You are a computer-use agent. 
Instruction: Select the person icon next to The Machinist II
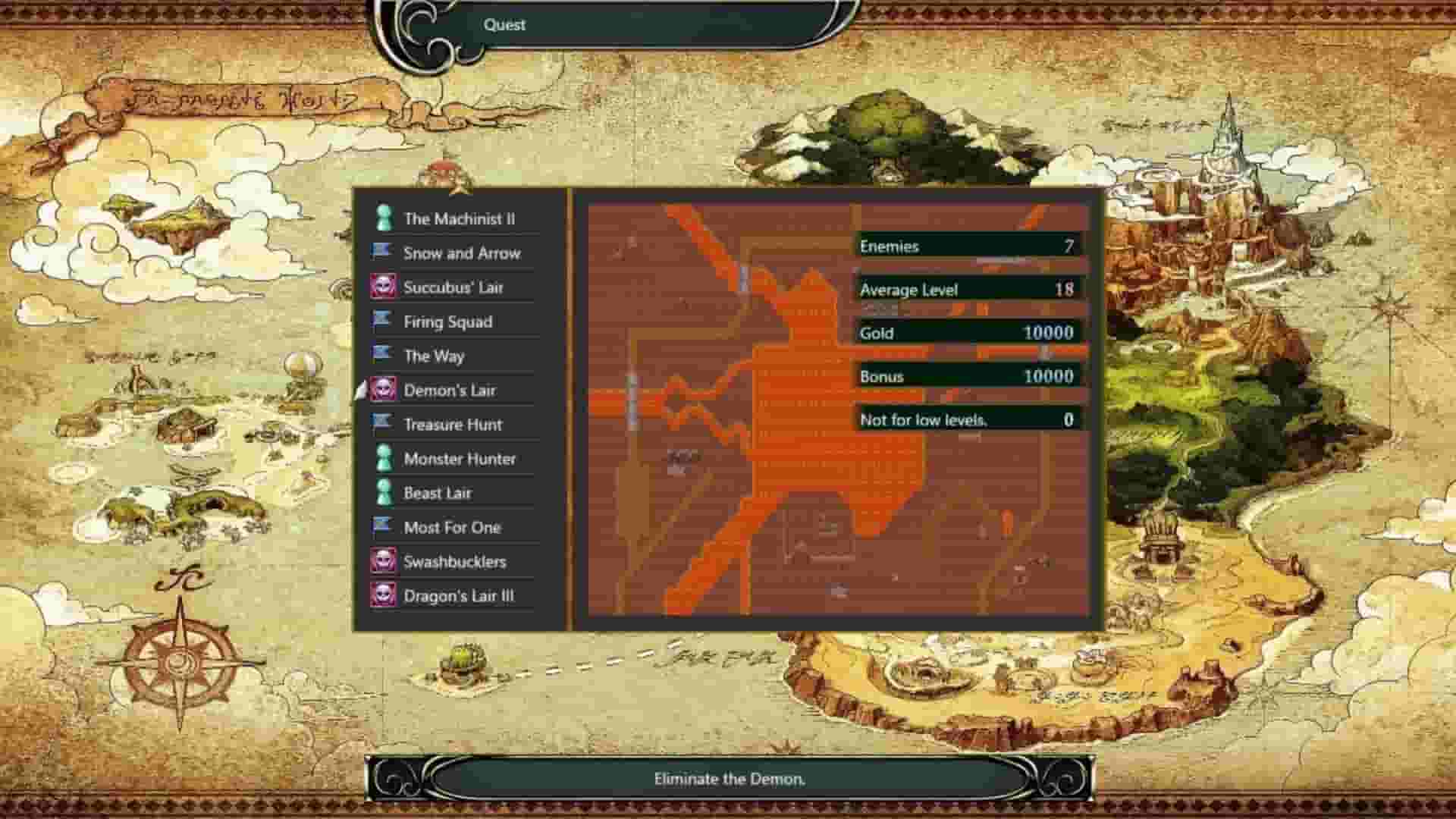[386, 219]
